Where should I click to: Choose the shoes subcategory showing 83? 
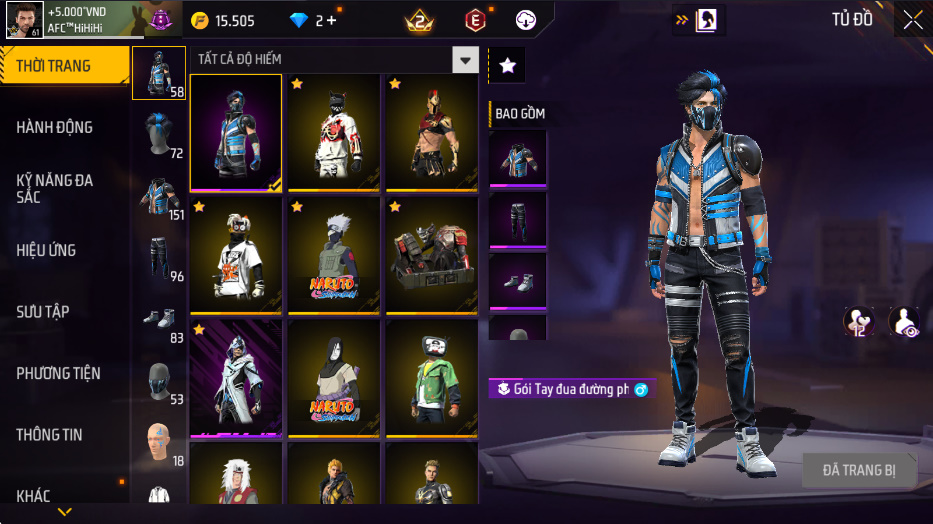point(159,319)
